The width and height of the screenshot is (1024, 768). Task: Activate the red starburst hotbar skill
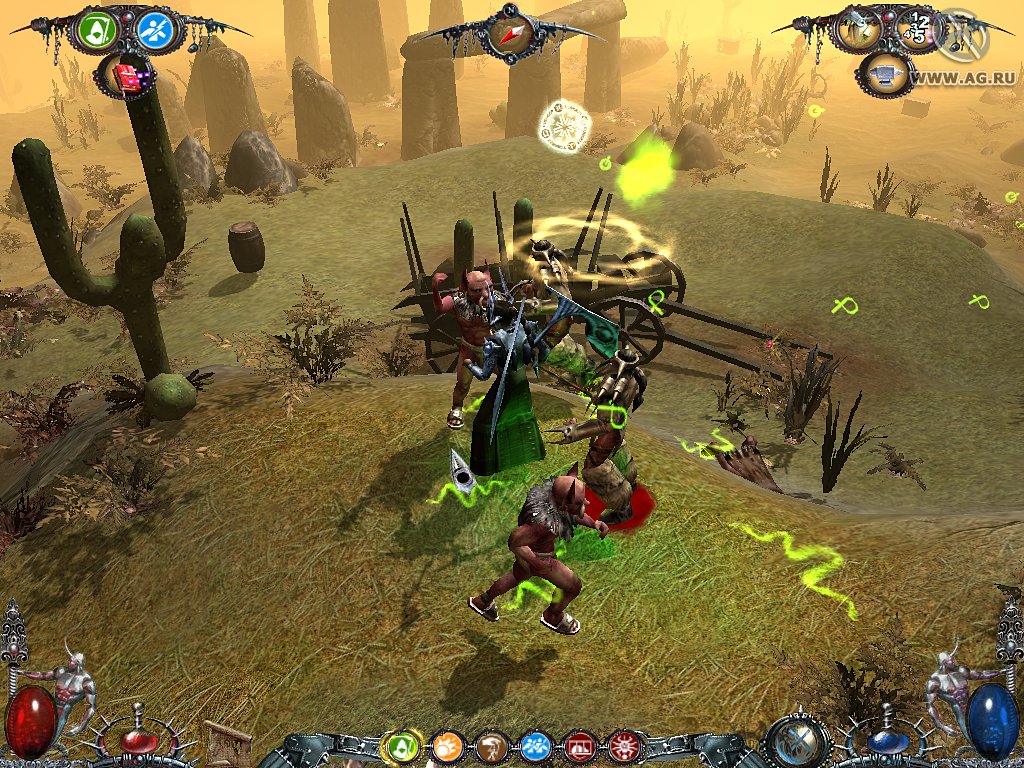[624, 746]
